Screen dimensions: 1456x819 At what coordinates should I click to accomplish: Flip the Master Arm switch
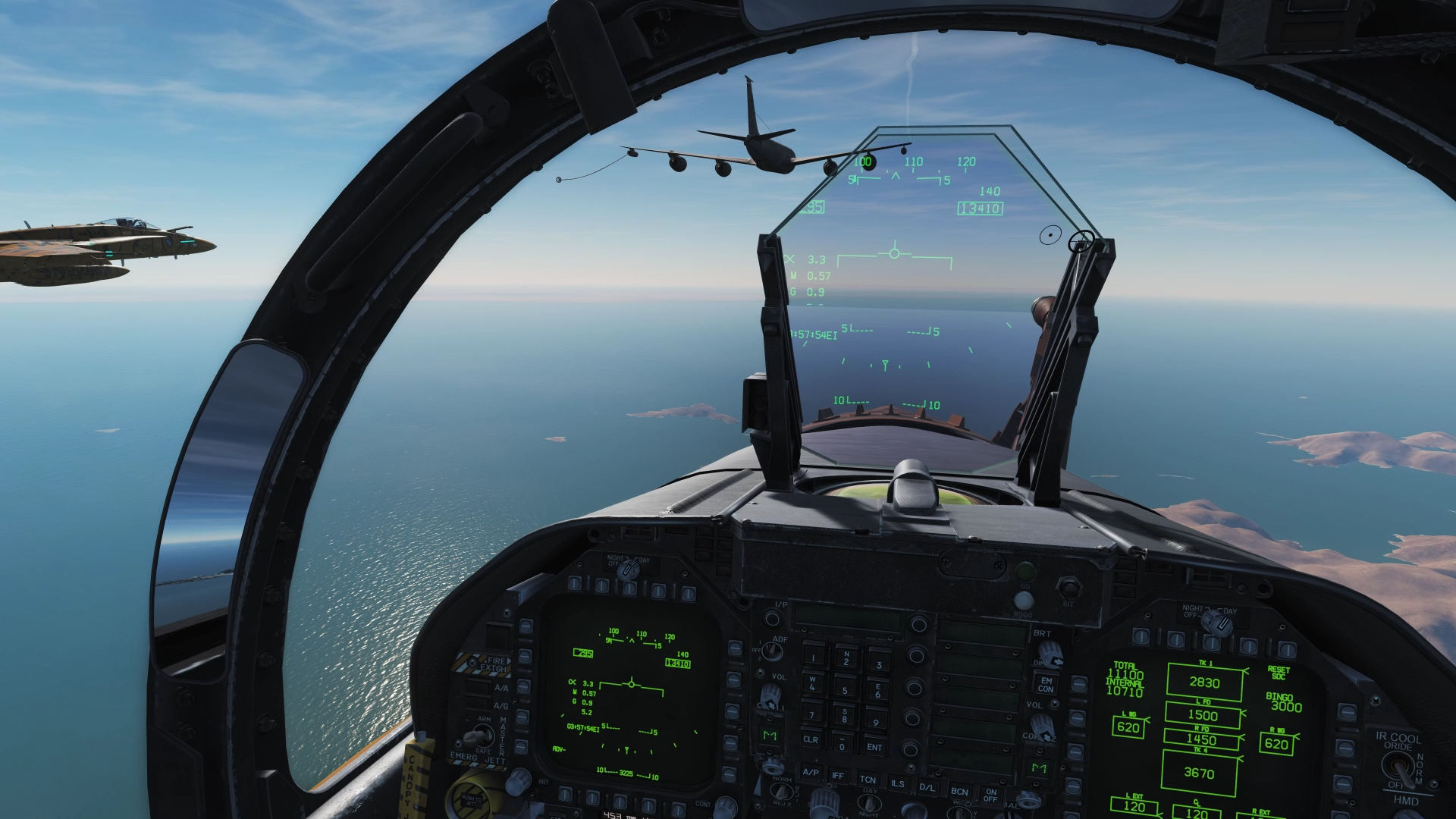click(x=478, y=735)
